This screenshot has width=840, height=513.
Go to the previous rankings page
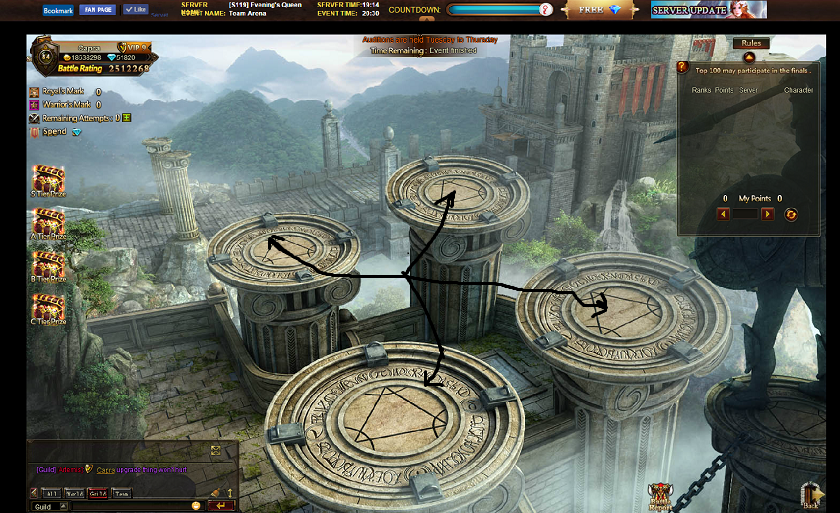[724, 214]
